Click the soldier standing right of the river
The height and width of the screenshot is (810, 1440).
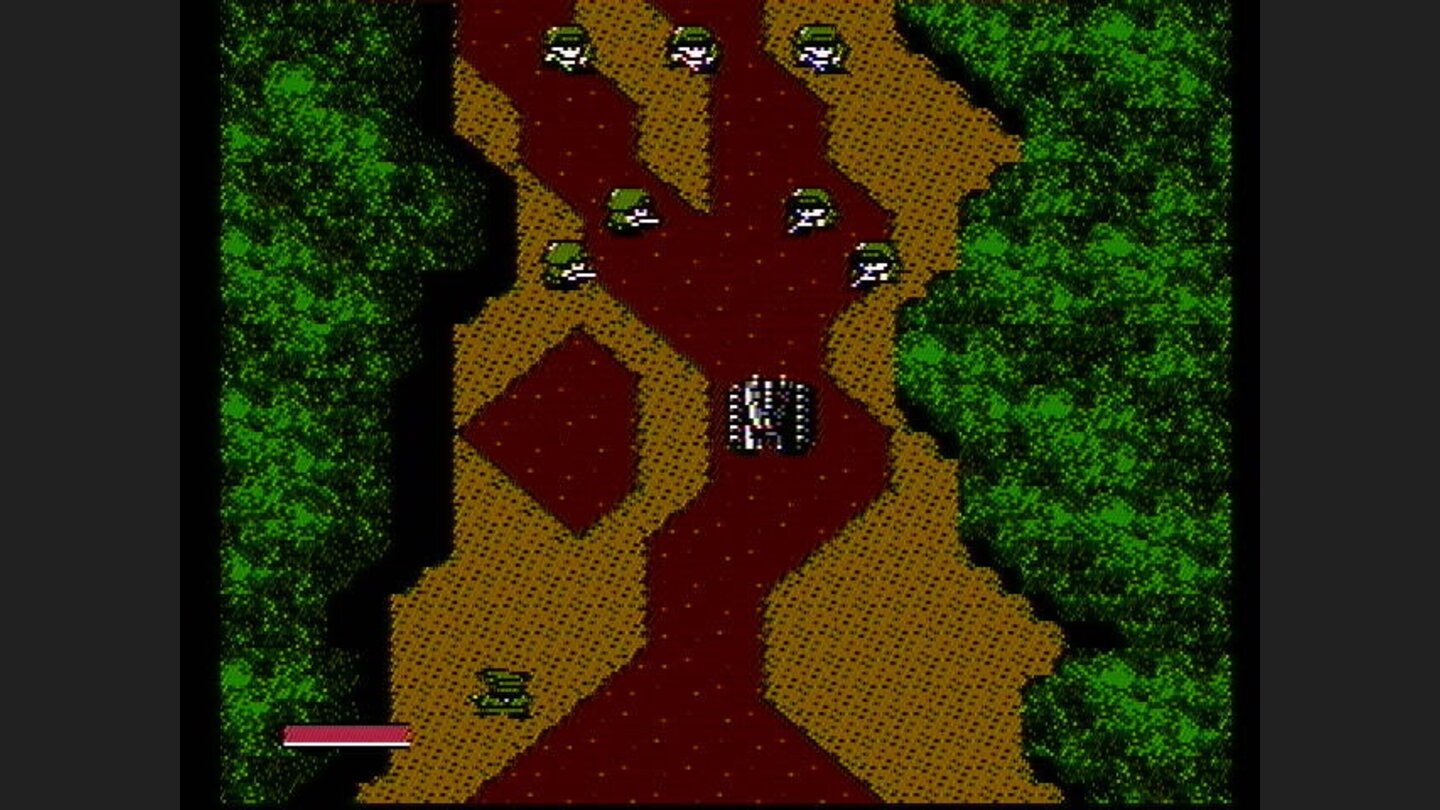point(808,210)
